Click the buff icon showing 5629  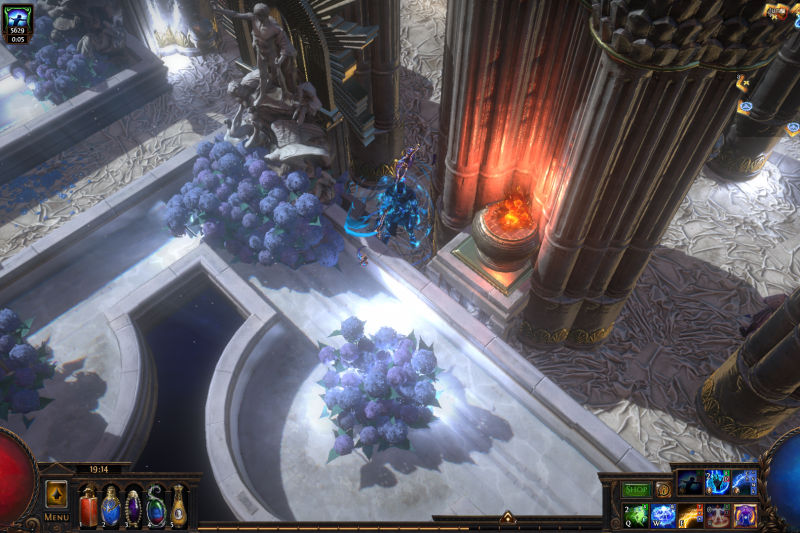[18, 22]
